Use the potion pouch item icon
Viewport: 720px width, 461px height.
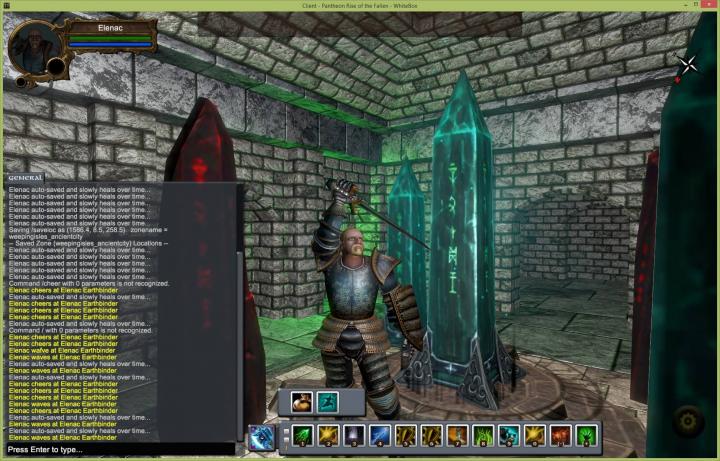(302, 402)
